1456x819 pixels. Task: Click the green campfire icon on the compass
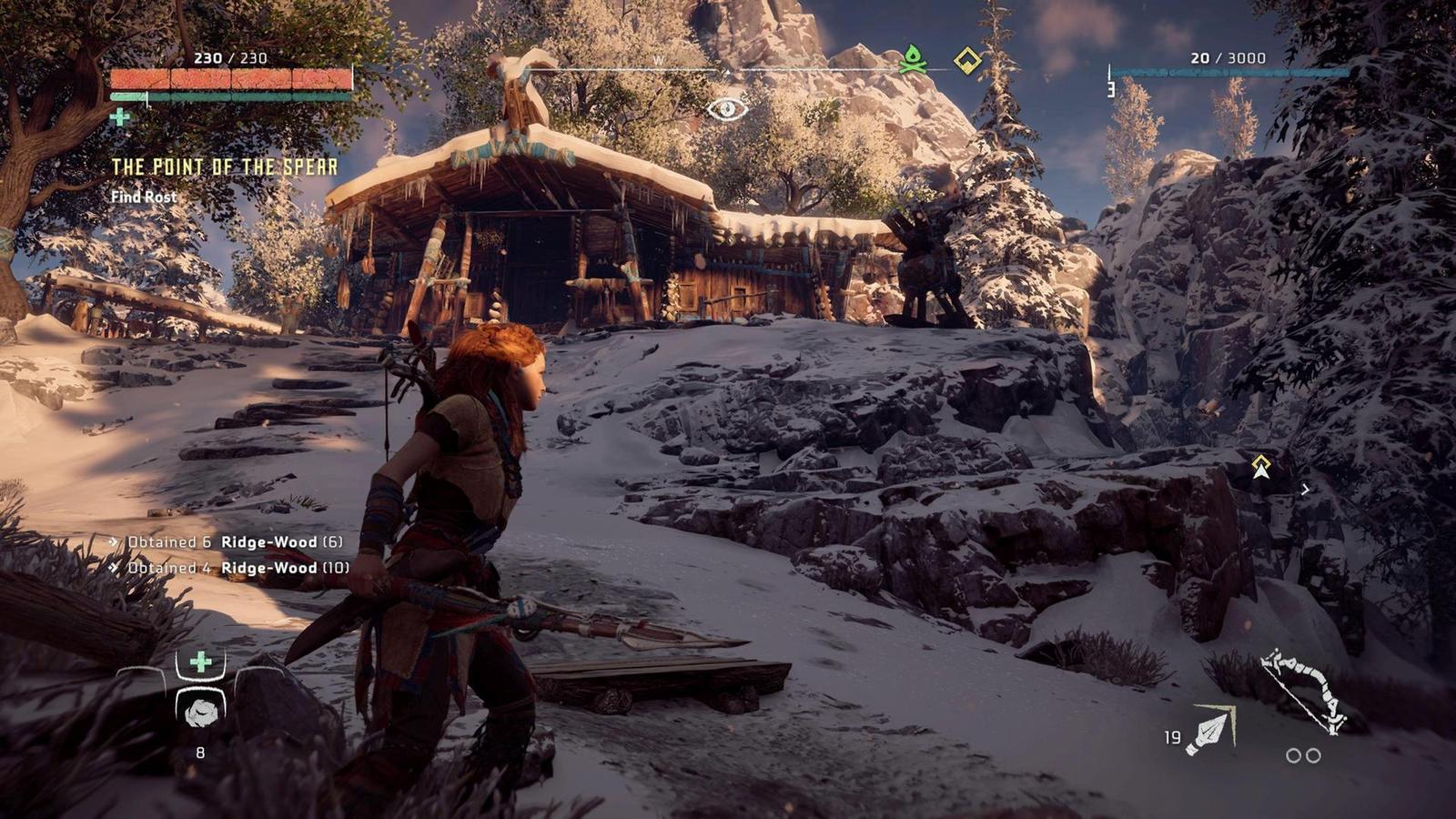913,60
